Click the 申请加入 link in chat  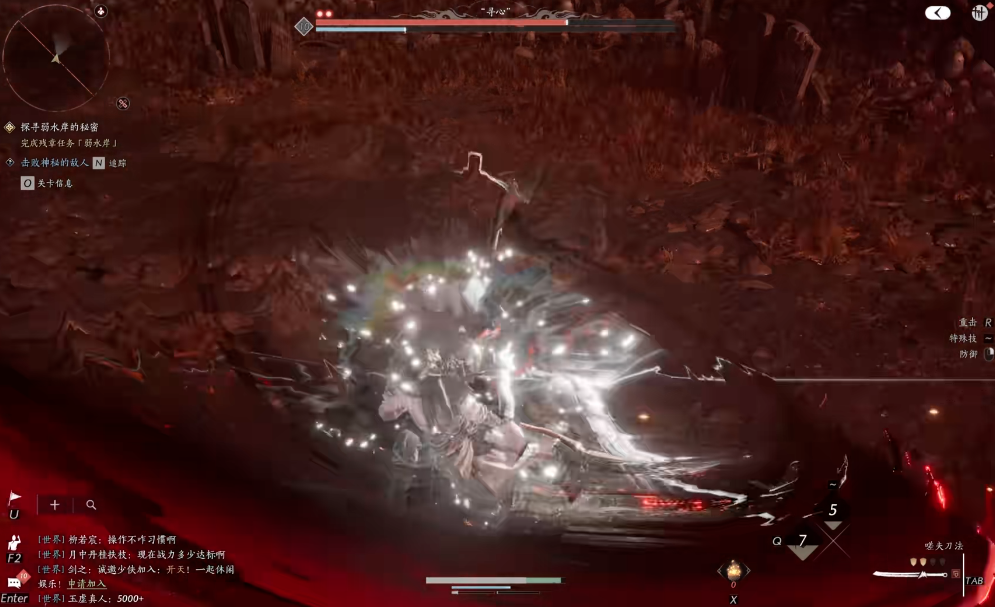[x=86, y=584]
